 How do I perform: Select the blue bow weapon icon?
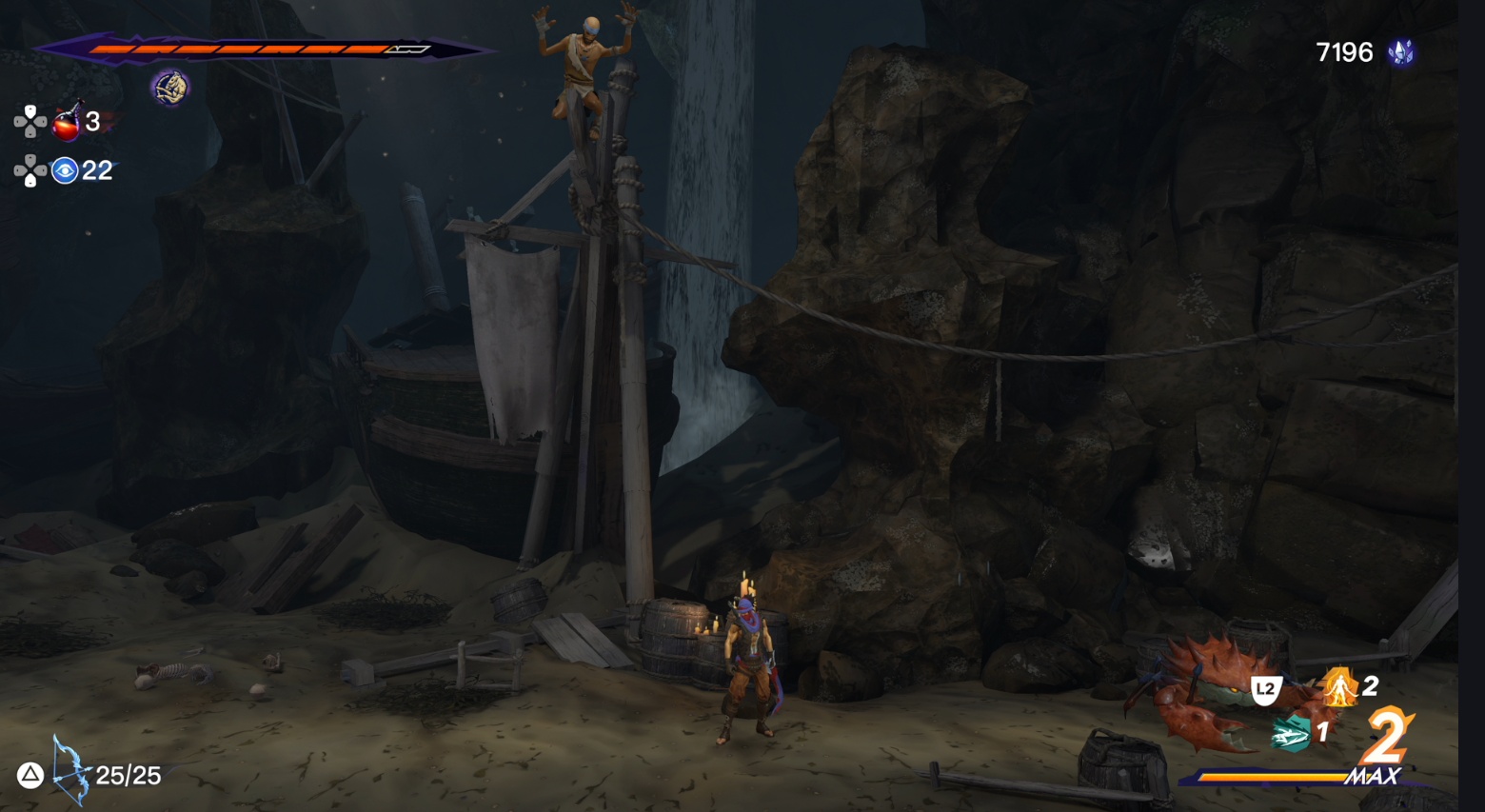point(69,769)
